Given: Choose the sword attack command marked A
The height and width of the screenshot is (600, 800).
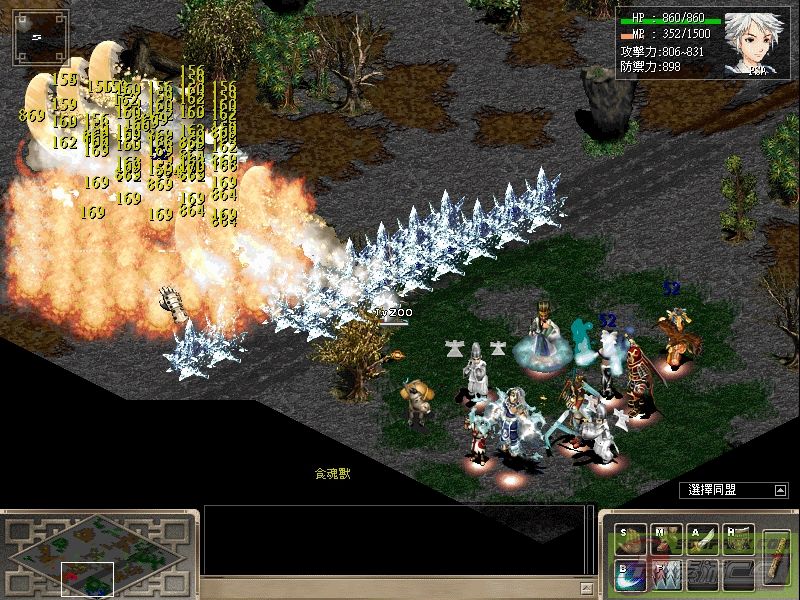Looking at the screenshot, I should [704, 541].
